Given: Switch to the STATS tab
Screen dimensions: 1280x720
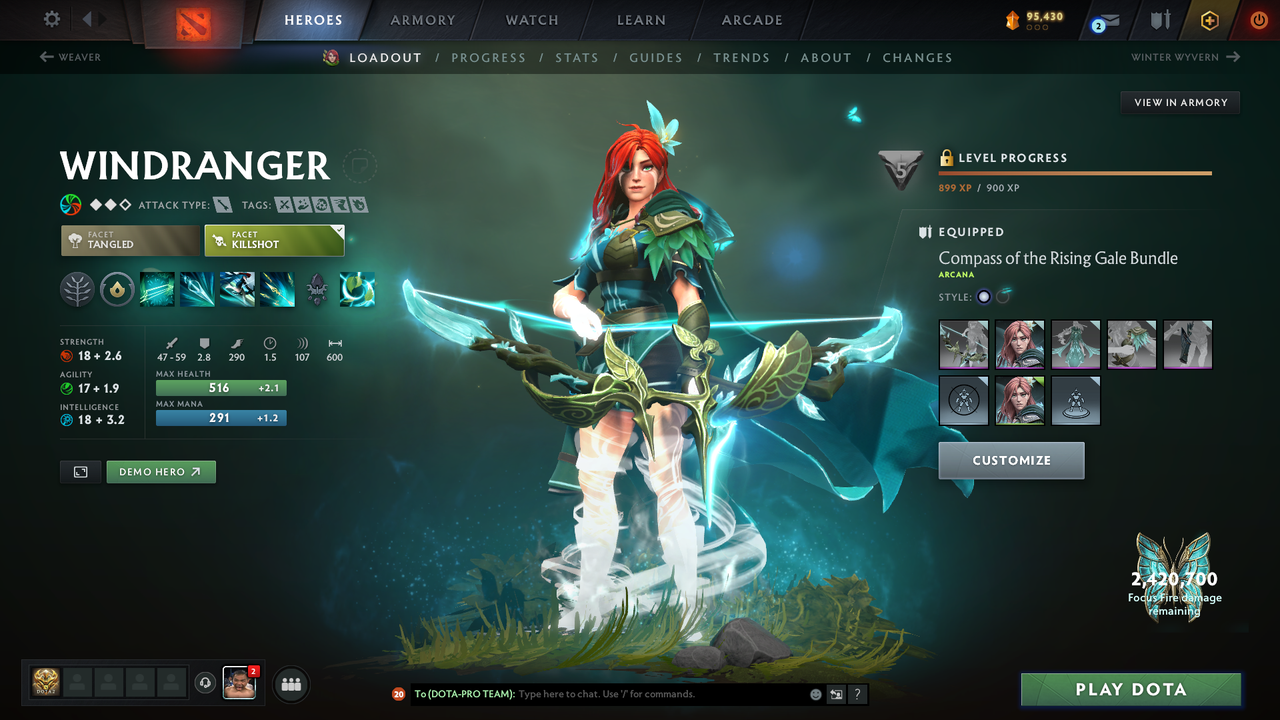Looking at the screenshot, I should (x=577, y=57).
